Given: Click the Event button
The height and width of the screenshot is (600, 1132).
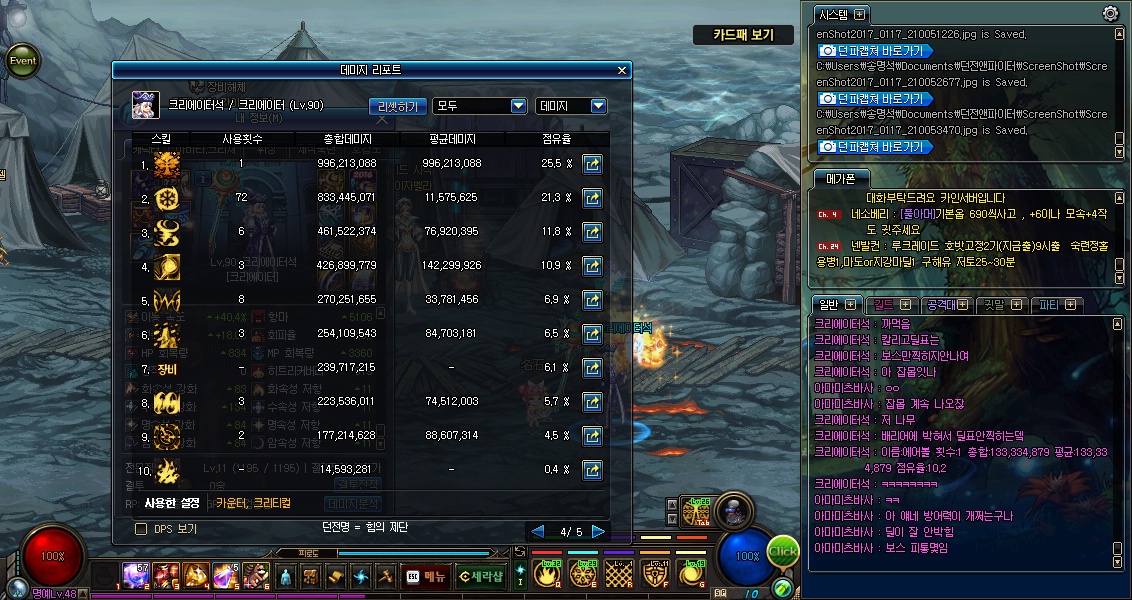Looking at the screenshot, I should tap(23, 60).
